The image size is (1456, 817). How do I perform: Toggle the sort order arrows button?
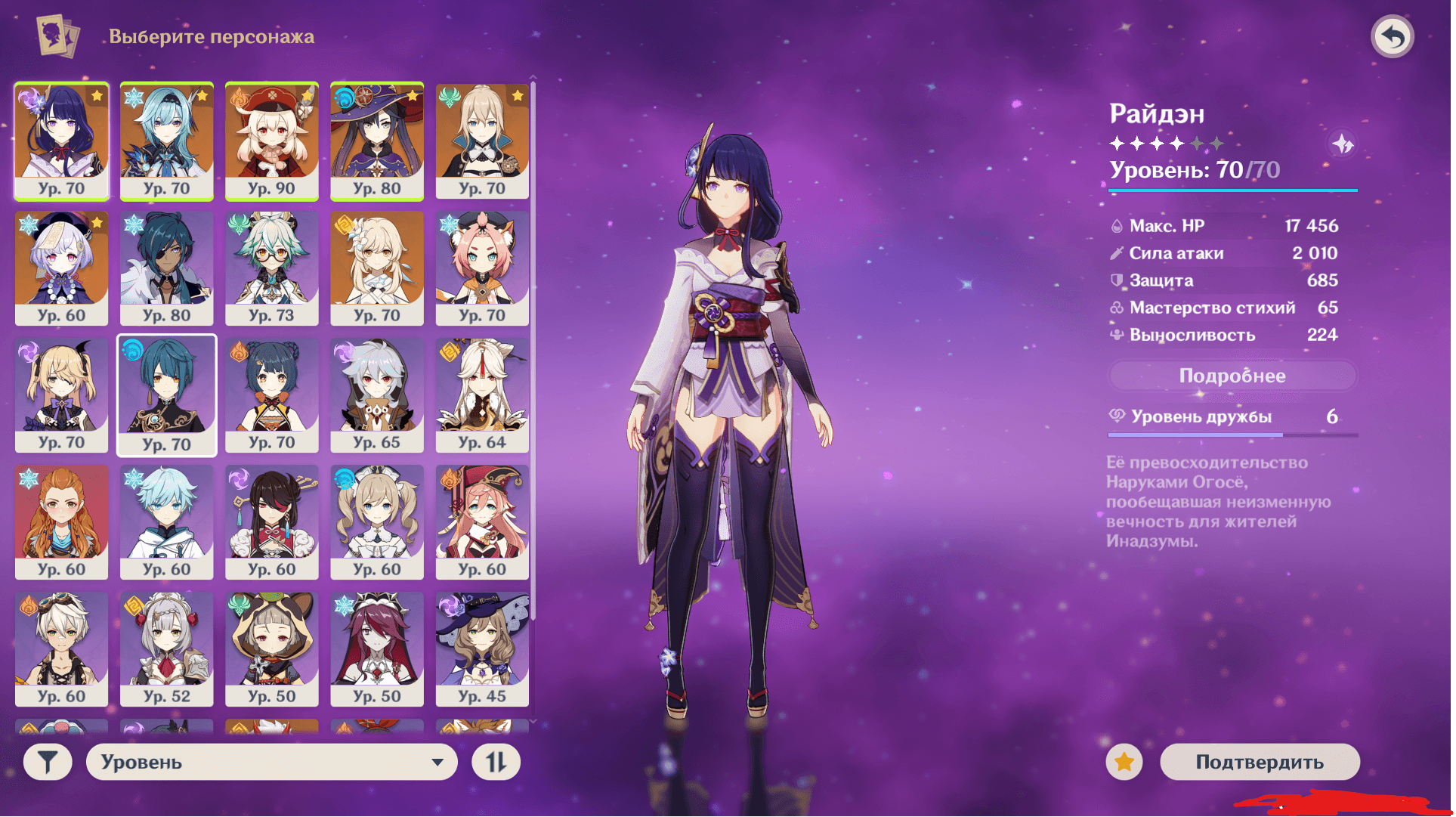(x=496, y=762)
